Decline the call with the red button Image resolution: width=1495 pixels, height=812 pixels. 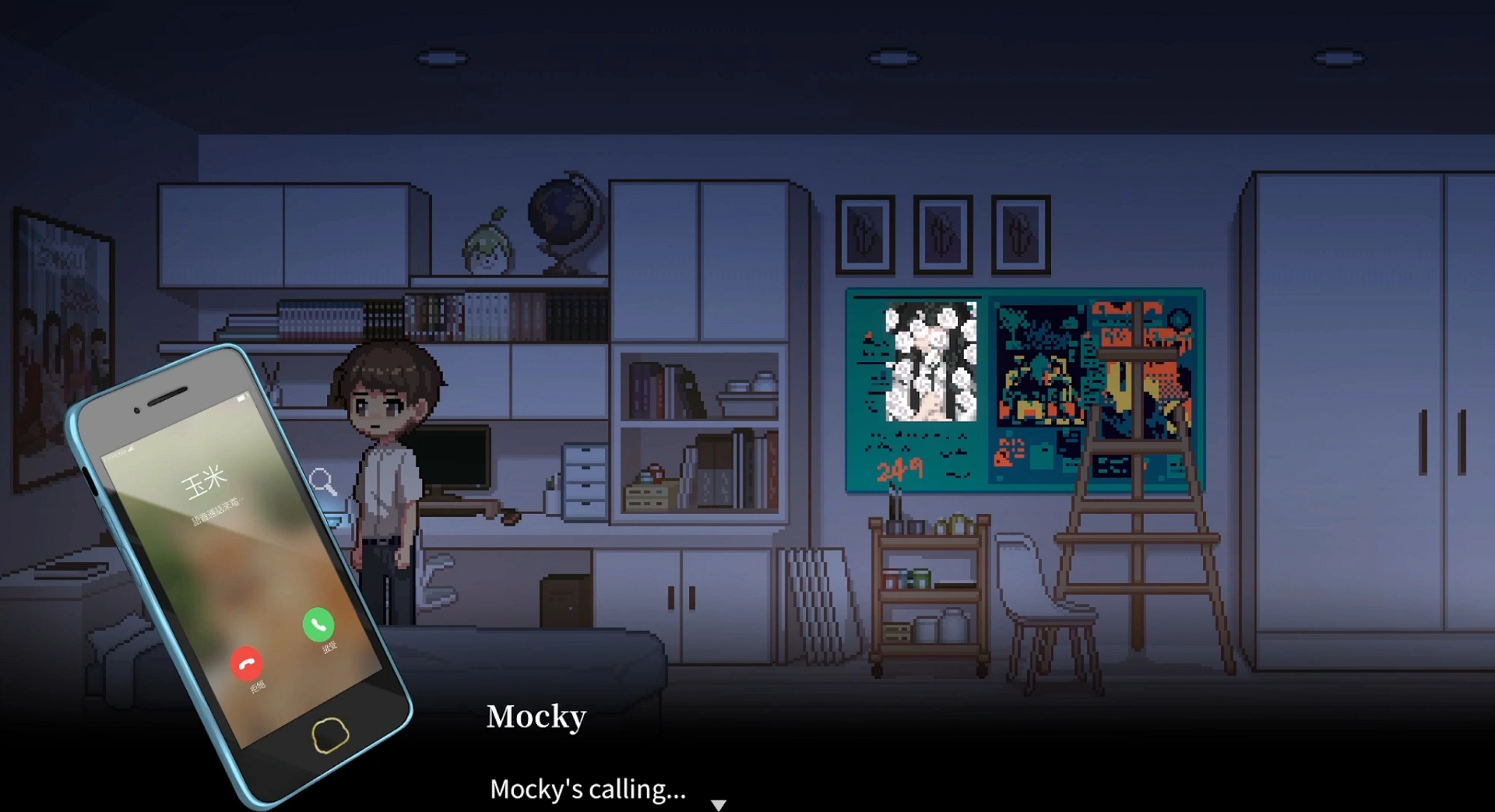[x=247, y=663]
